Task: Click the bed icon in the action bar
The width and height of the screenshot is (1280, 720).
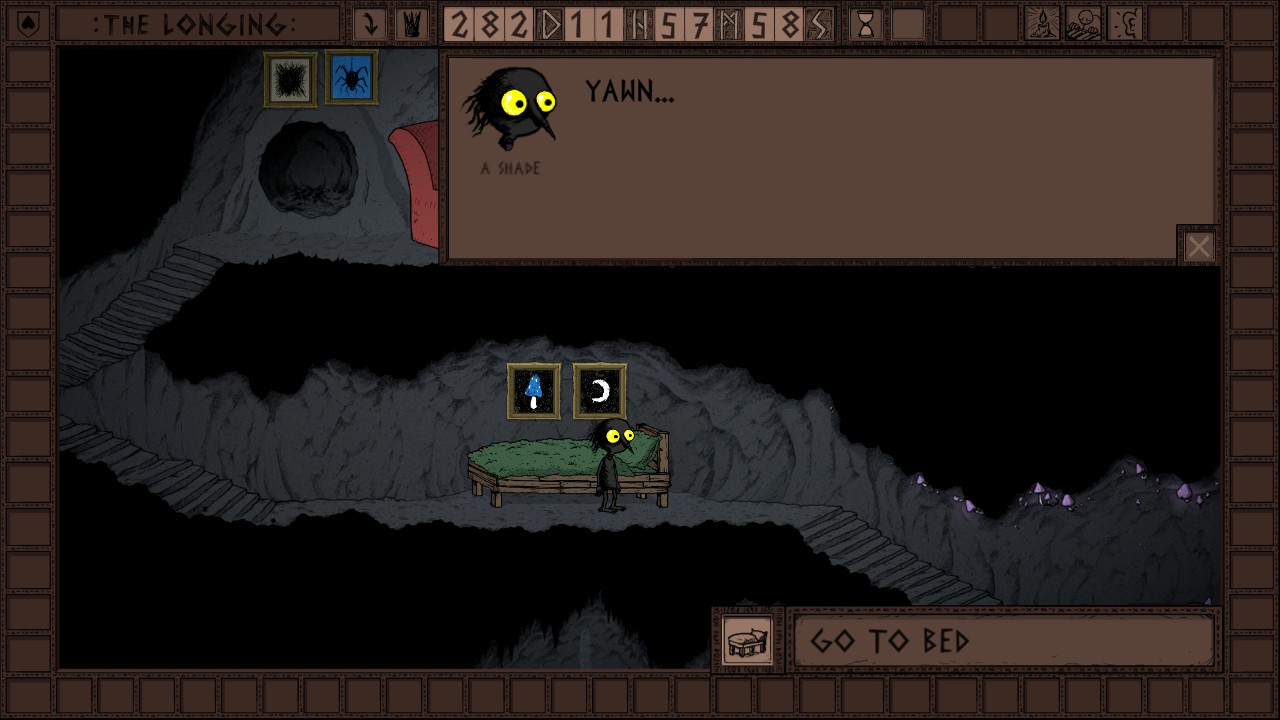Action: [x=747, y=640]
